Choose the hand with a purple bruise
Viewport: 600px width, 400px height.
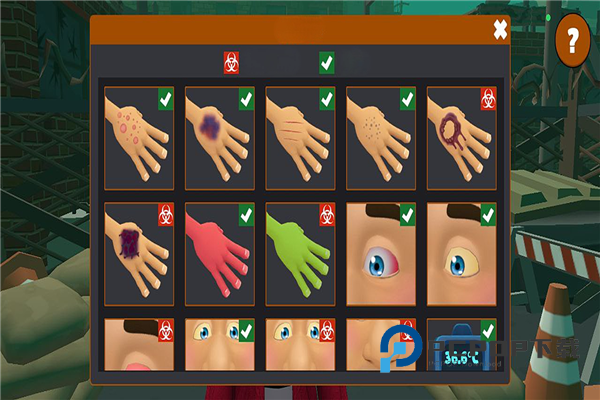pos(220,137)
